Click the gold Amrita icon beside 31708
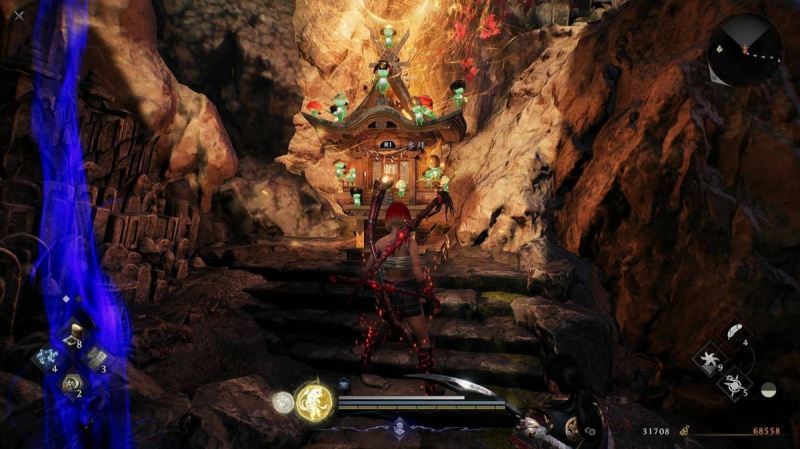The width and height of the screenshot is (800, 449). click(x=684, y=431)
